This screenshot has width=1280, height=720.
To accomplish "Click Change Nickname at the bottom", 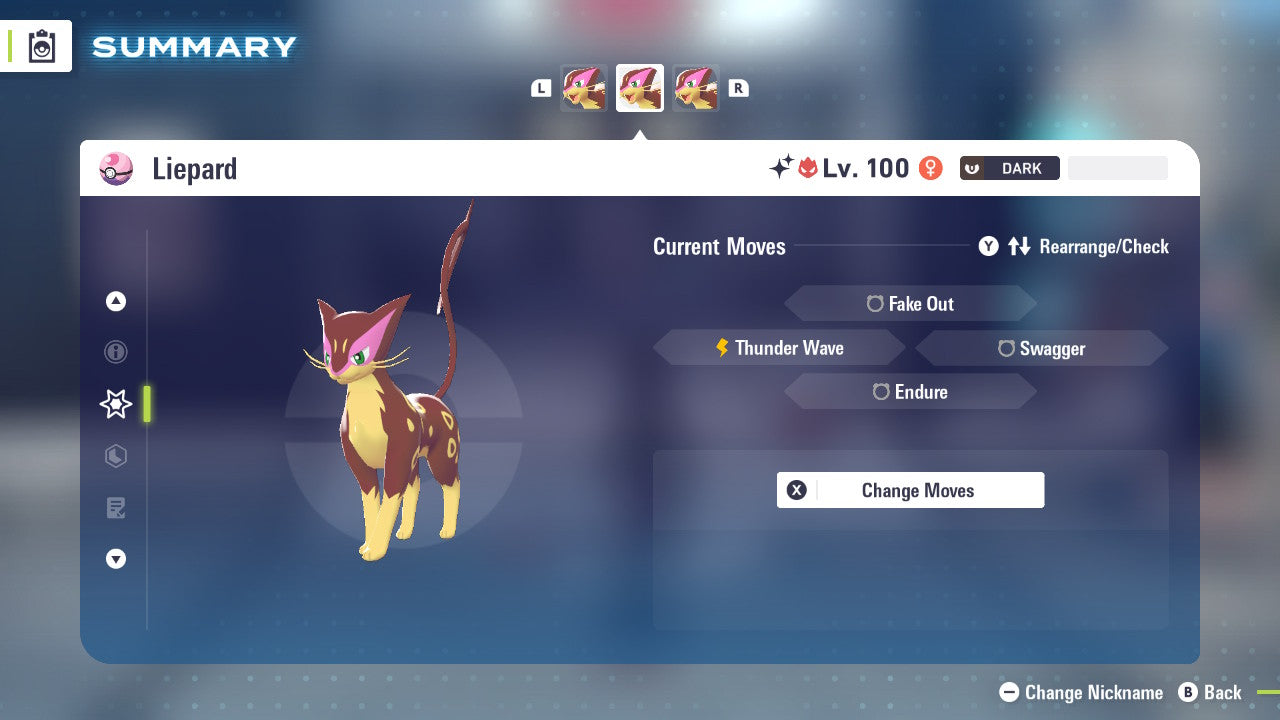I will [1080, 692].
